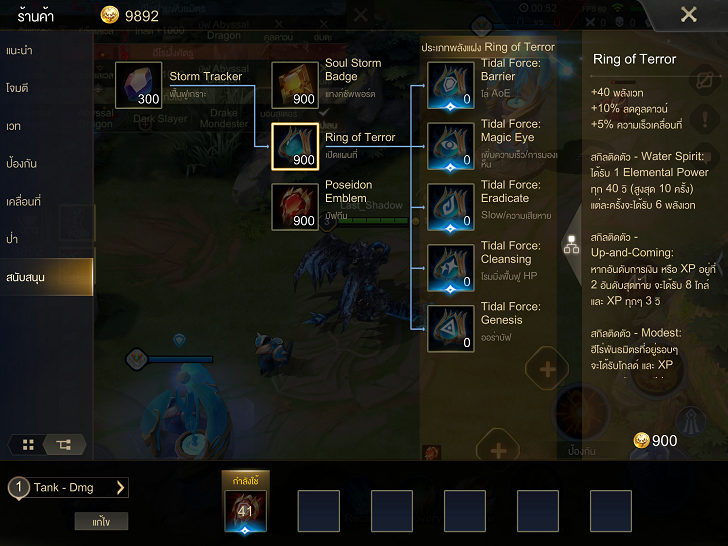Select Tidal Force: Genesis upgrade
This screenshot has height=546, width=728.
pos(451,329)
